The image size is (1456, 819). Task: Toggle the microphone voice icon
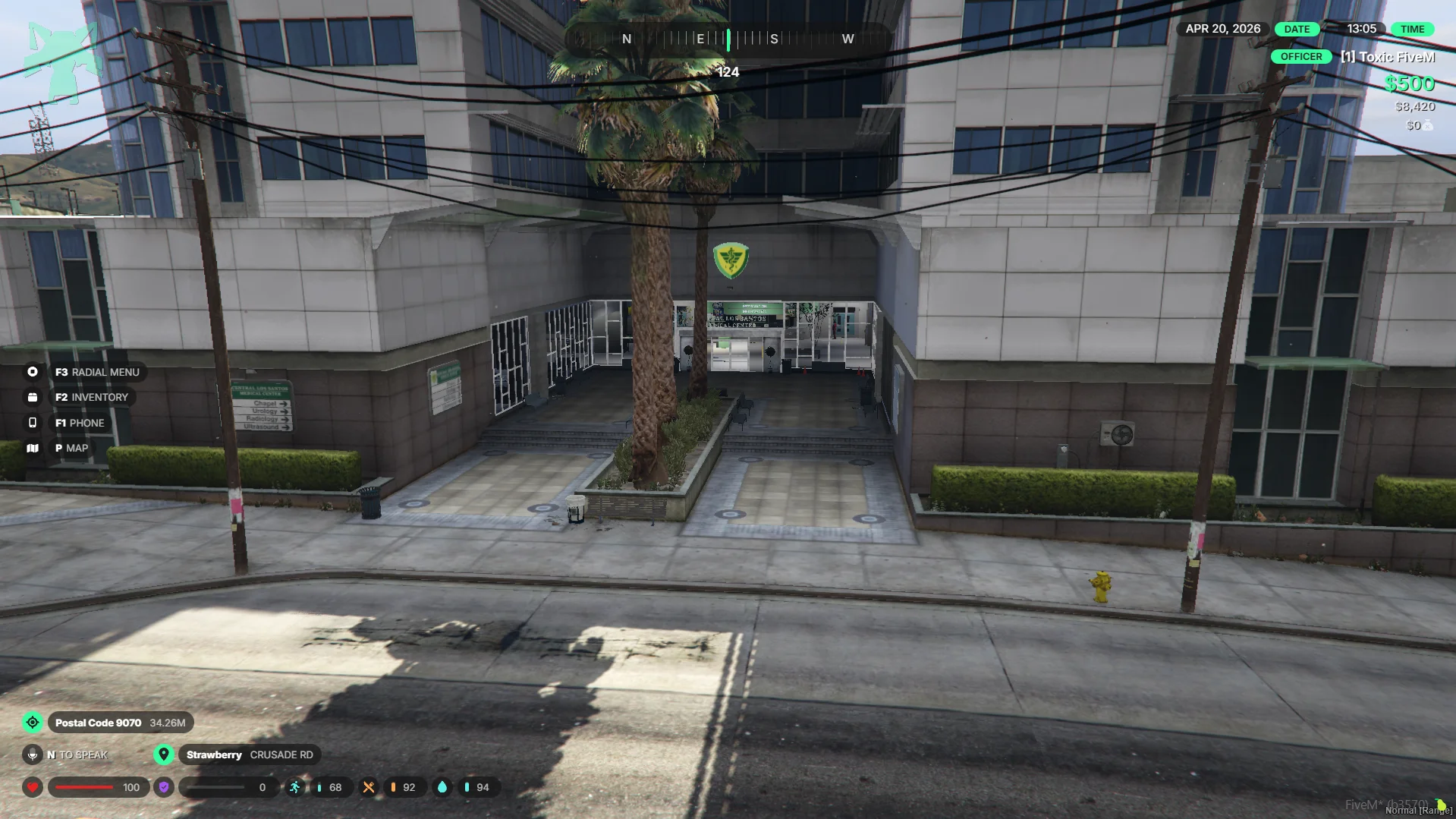click(33, 754)
